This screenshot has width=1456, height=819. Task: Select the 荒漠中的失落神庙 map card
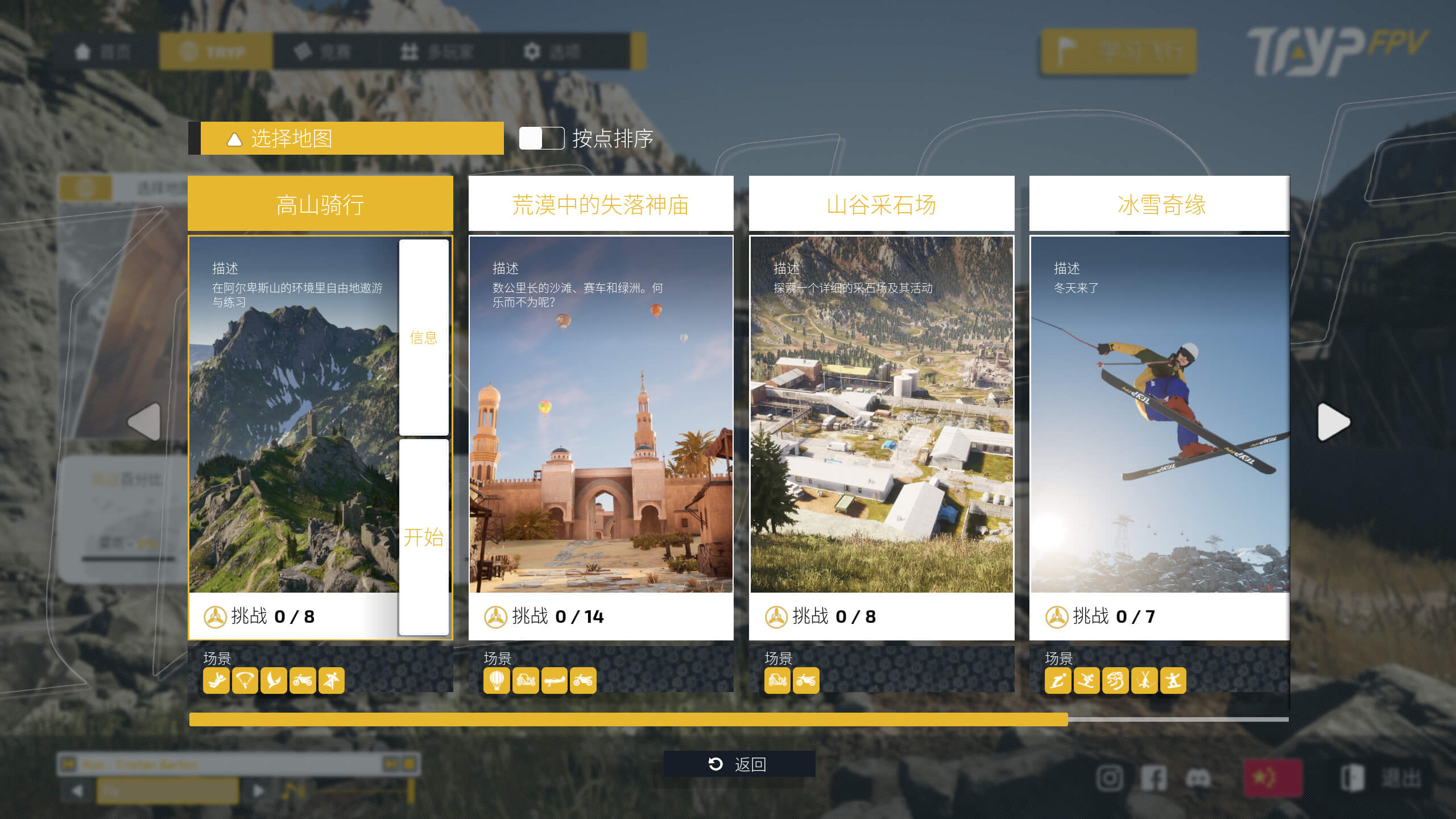click(x=601, y=415)
